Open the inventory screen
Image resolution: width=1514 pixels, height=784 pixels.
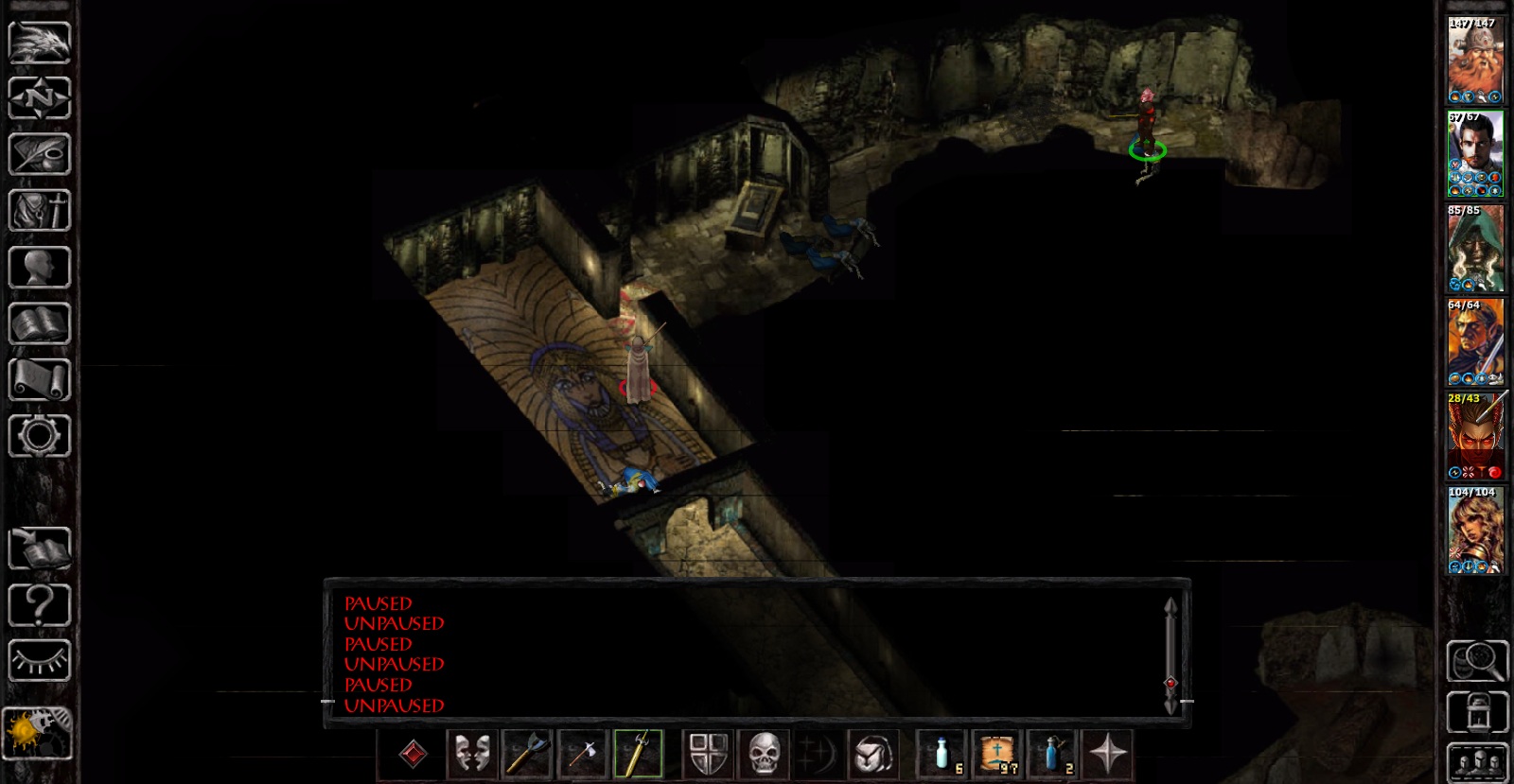(x=40, y=211)
